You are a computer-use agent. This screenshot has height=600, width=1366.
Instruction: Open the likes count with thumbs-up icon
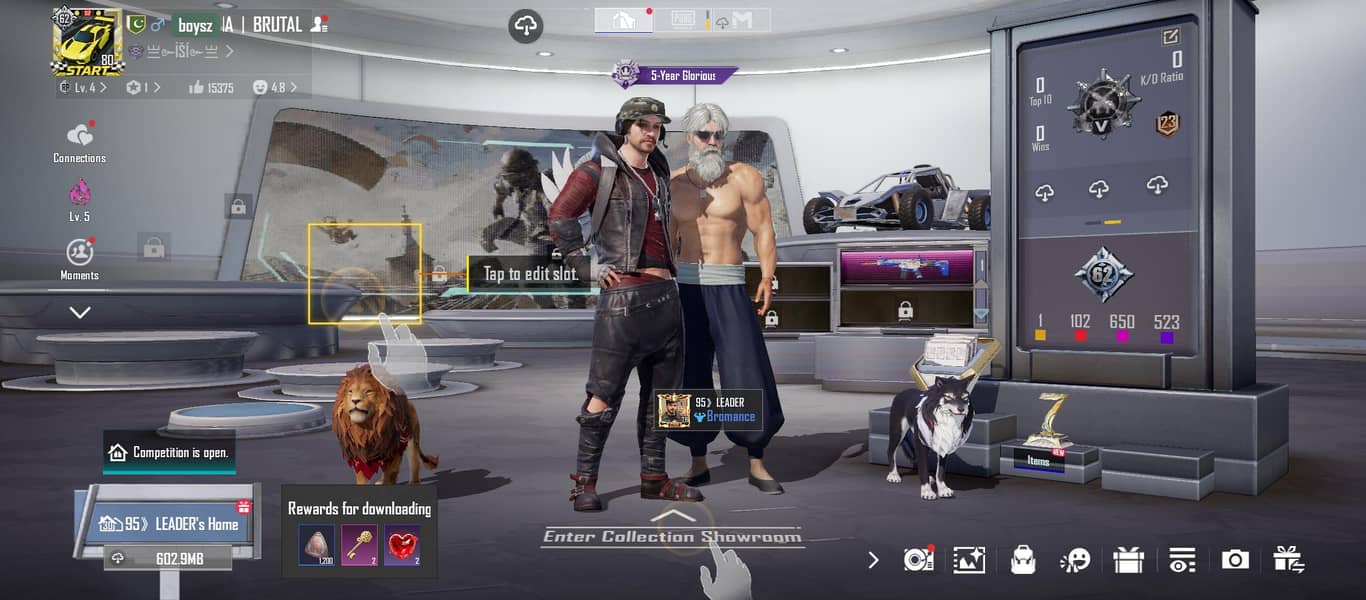click(211, 88)
